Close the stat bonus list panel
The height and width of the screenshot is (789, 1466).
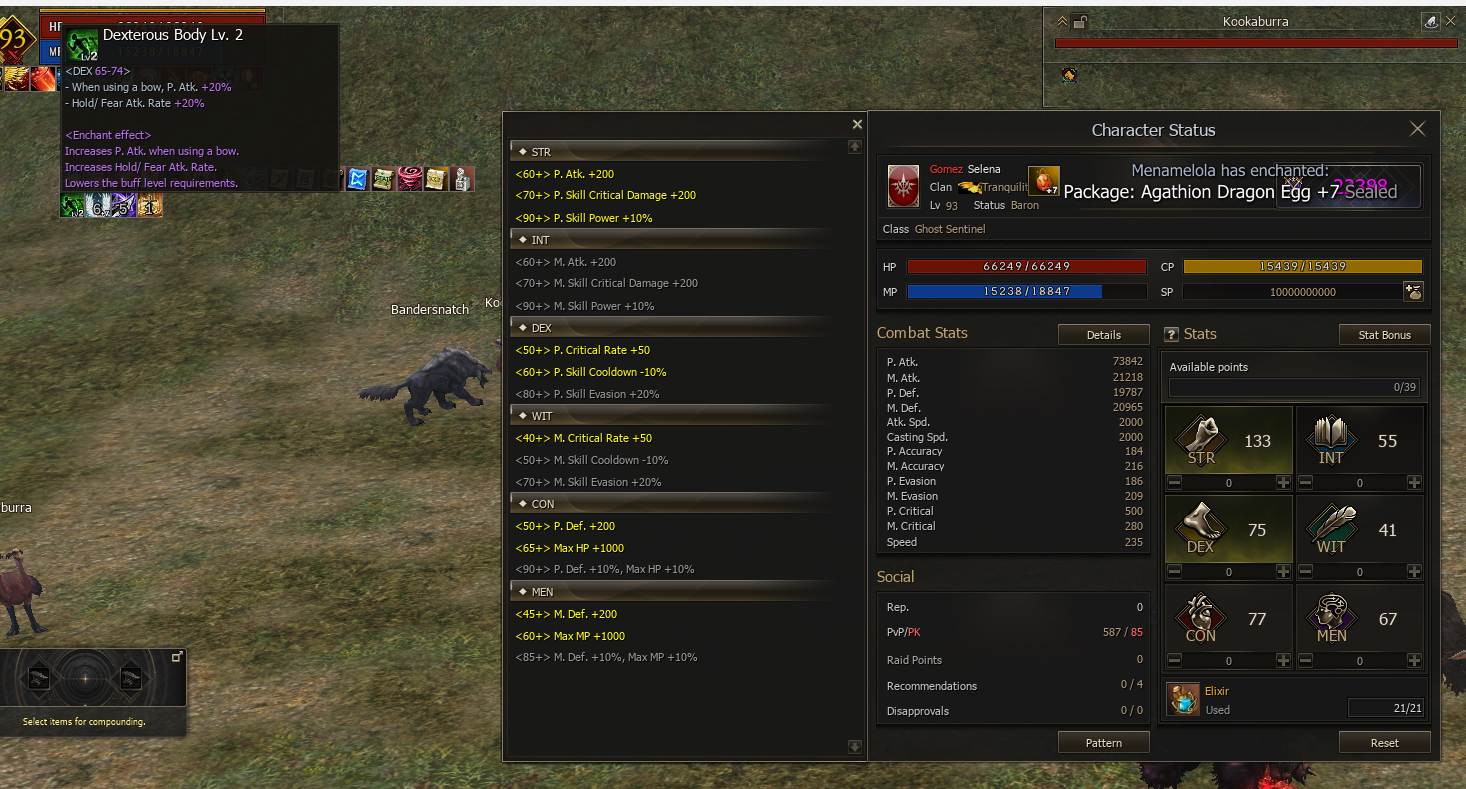pos(857,125)
